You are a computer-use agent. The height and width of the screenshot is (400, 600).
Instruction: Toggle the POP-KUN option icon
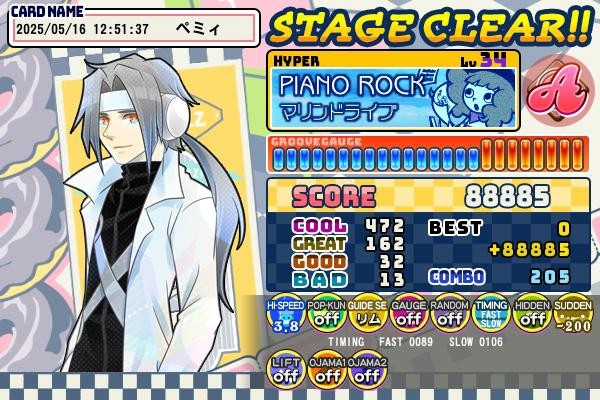326,316
